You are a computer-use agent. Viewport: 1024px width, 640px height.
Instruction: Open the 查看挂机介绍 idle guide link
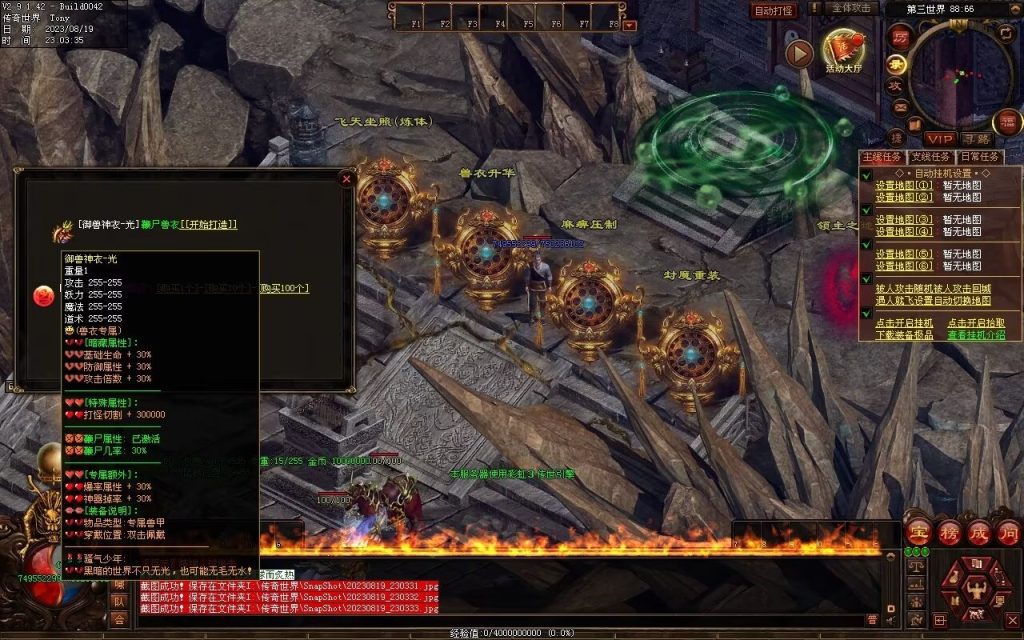coord(976,335)
